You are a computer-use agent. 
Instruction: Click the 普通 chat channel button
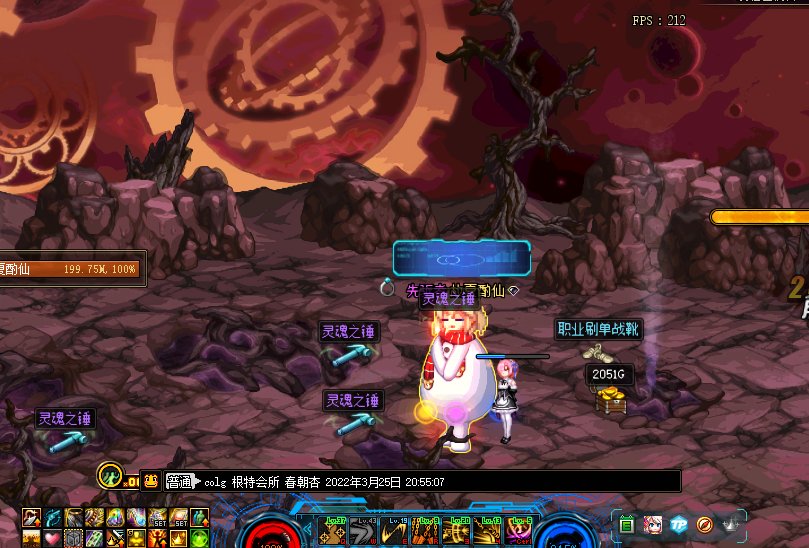(179, 481)
